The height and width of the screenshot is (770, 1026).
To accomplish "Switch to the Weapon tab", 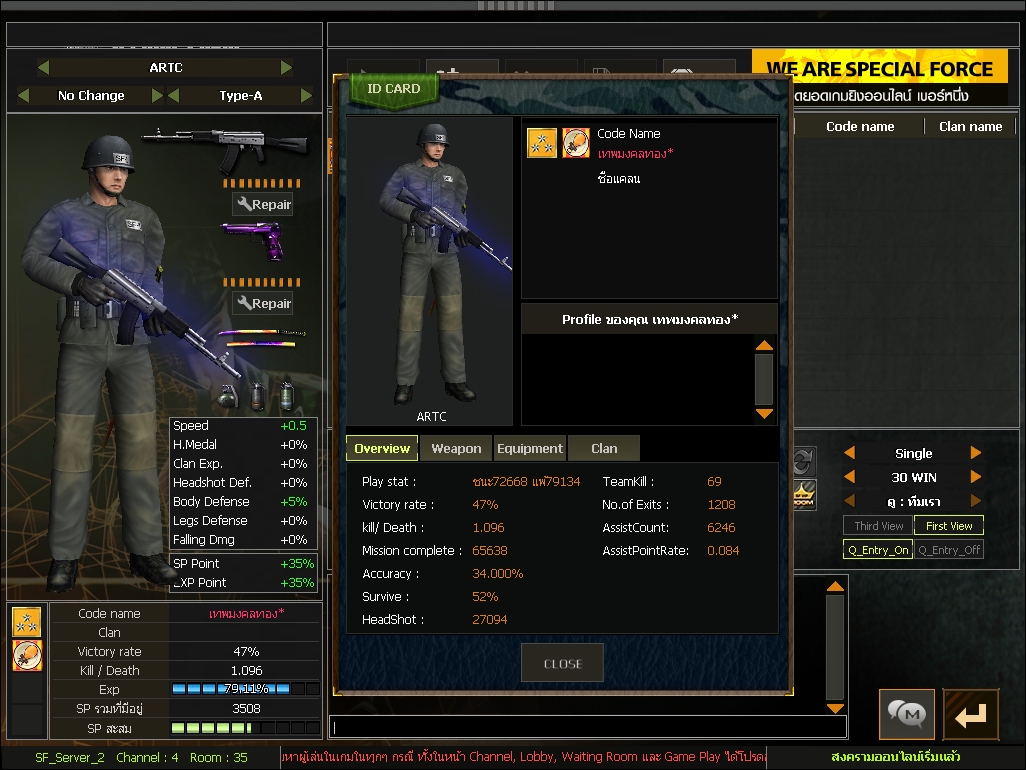I will tap(456, 449).
